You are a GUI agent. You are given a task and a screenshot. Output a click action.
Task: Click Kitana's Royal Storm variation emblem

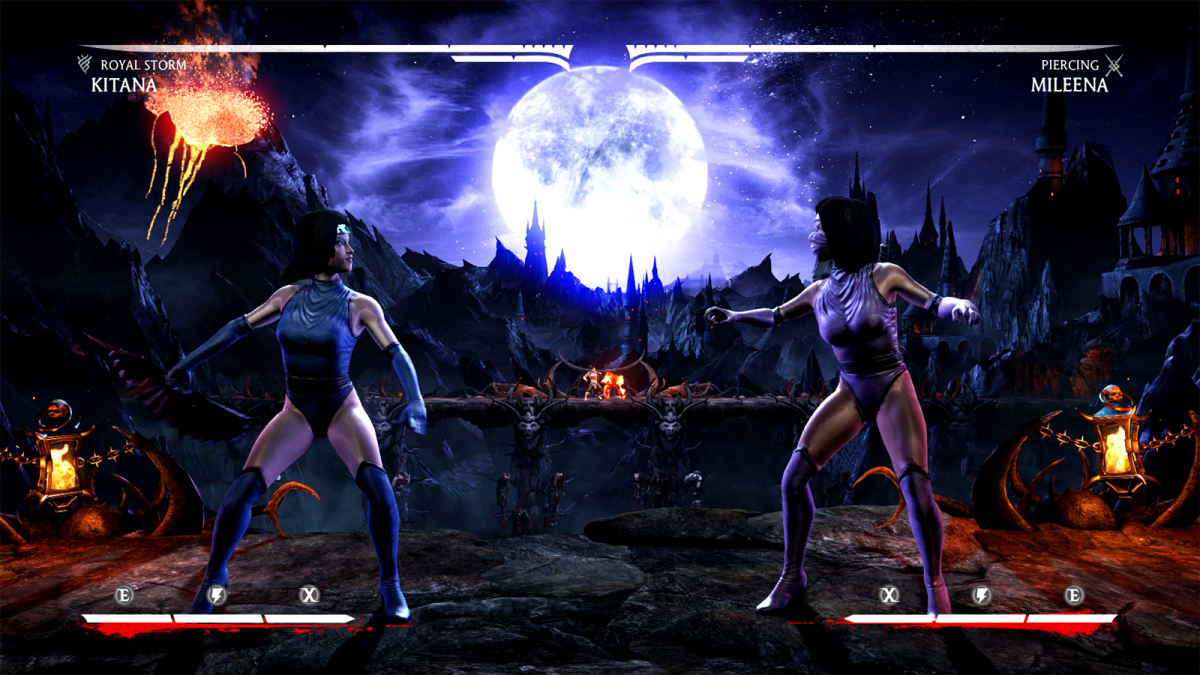85,66
